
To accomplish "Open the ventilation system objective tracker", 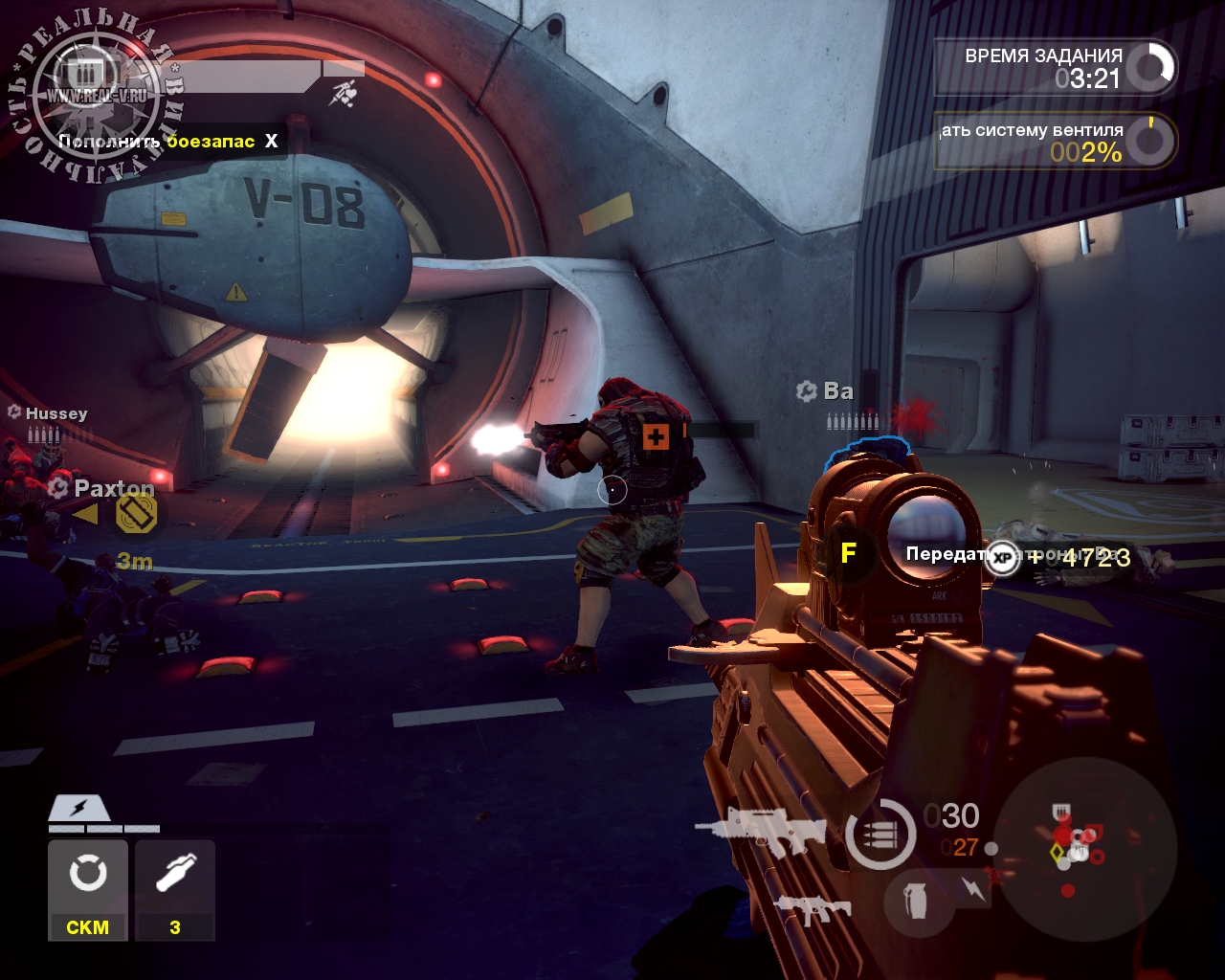I will coord(1055,142).
